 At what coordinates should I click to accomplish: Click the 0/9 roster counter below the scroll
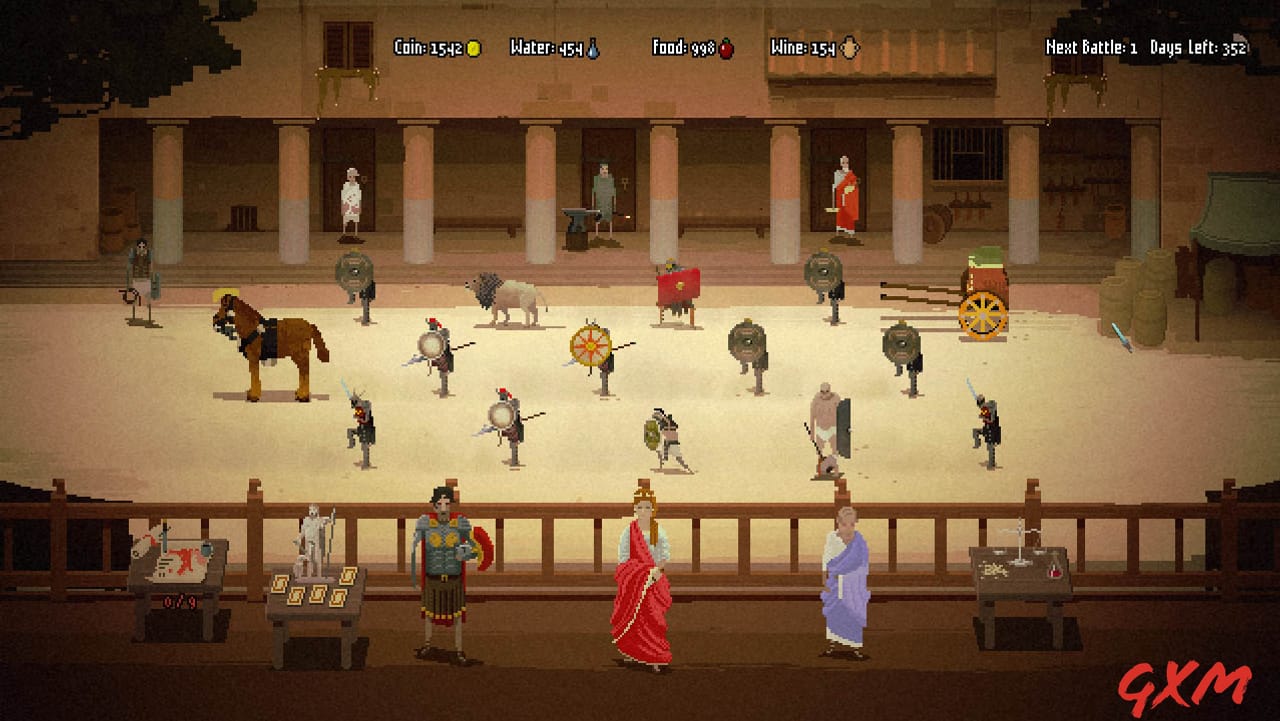pyautogui.click(x=180, y=601)
